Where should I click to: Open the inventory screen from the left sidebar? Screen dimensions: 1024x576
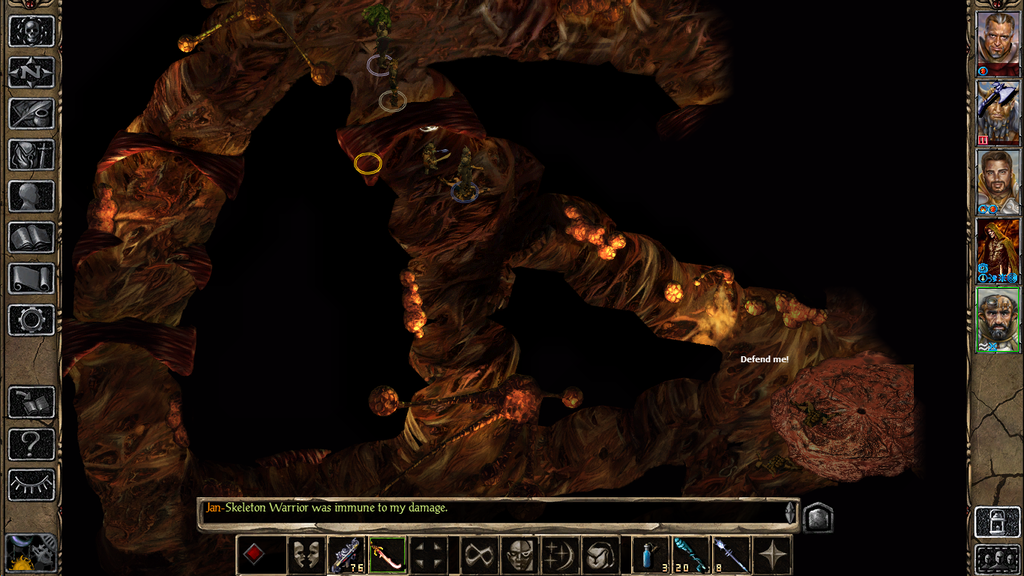click(x=31, y=154)
